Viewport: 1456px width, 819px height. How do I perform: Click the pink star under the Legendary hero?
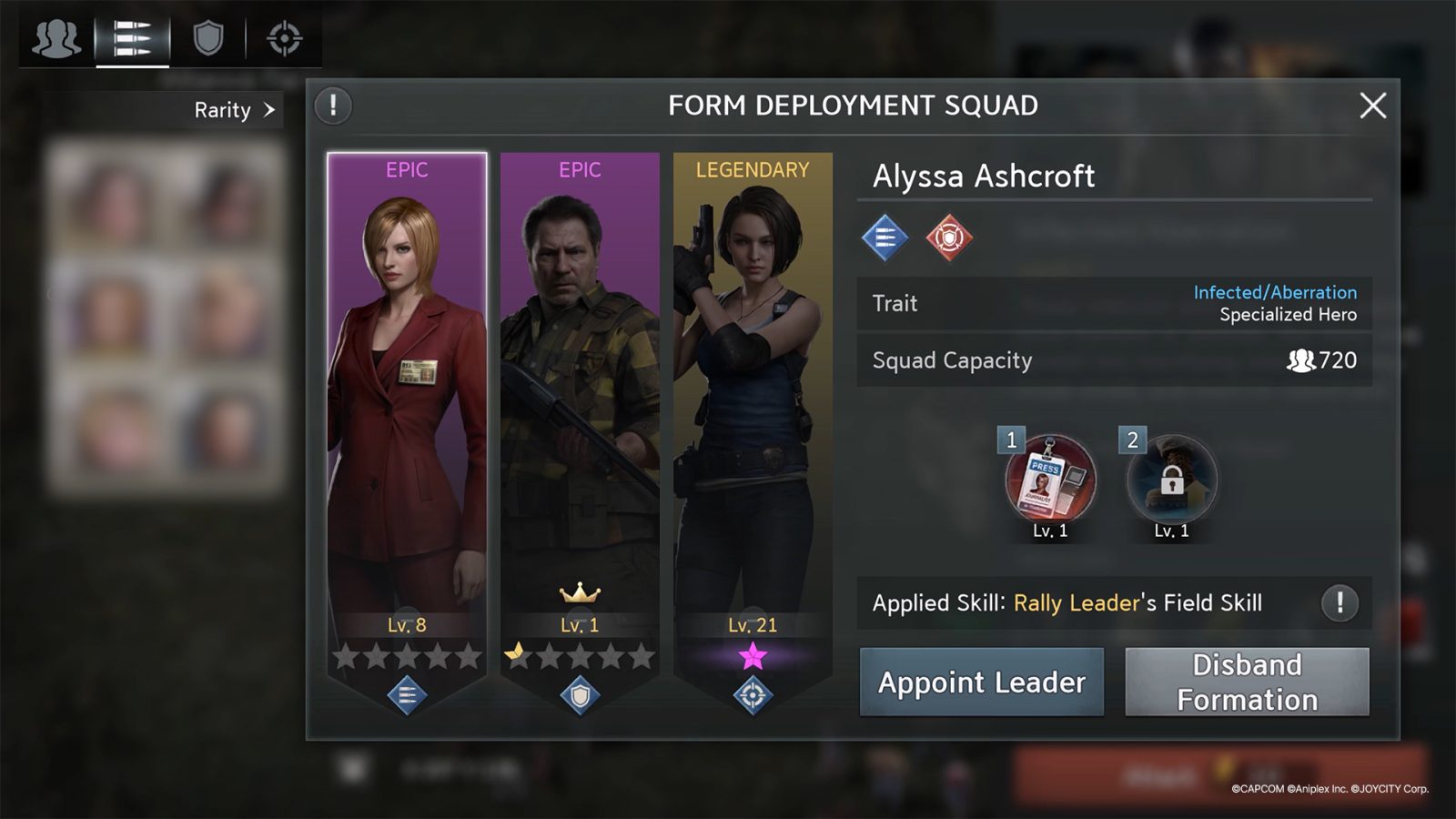752,657
